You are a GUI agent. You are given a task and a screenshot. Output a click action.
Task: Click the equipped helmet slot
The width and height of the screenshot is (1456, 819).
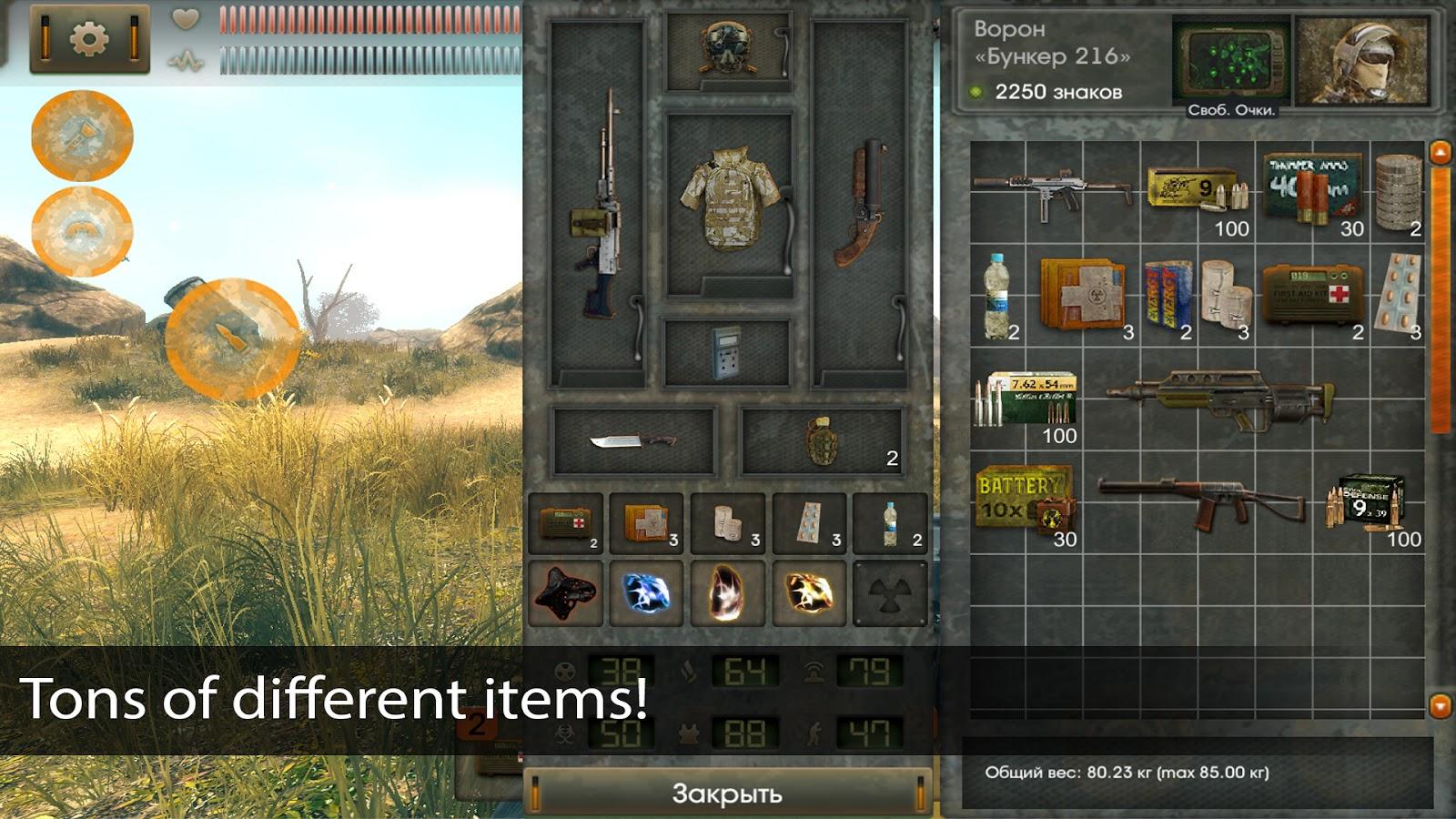pyautogui.click(x=727, y=50)
